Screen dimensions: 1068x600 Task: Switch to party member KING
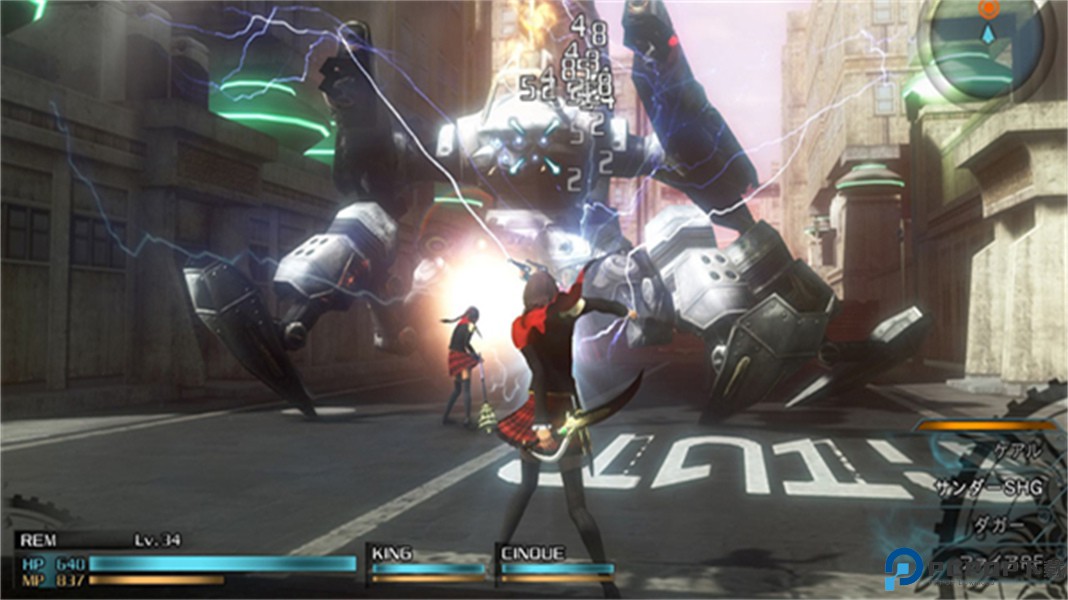click(427, 563)
